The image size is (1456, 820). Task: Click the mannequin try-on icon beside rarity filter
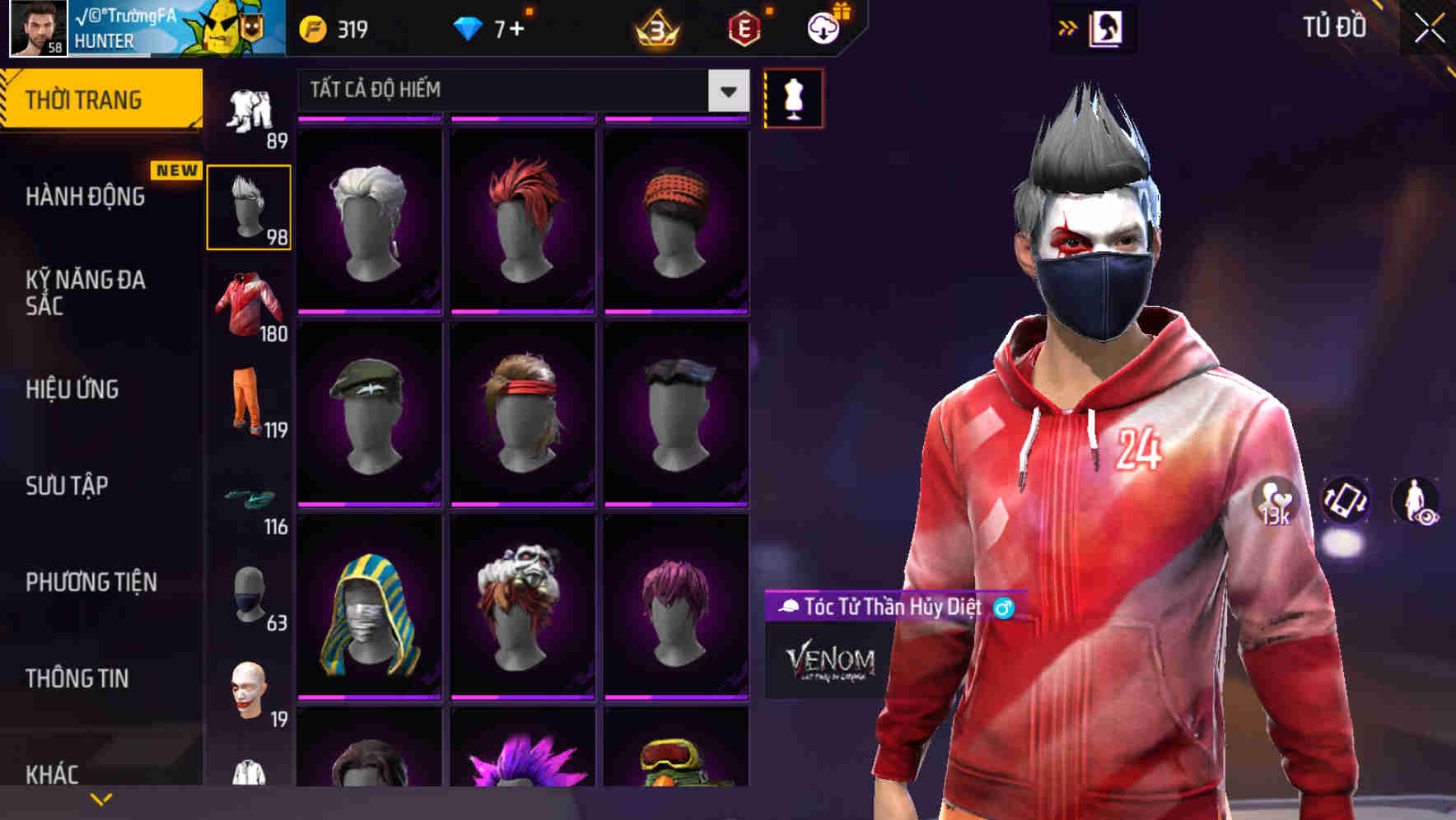(793, 97)
